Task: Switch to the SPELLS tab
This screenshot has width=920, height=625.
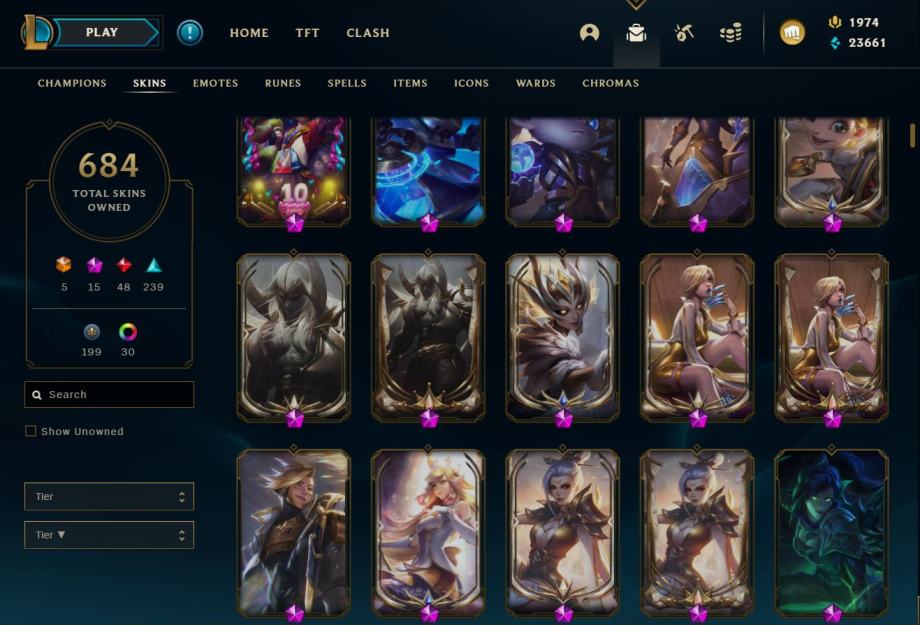Action: point(347,83)
